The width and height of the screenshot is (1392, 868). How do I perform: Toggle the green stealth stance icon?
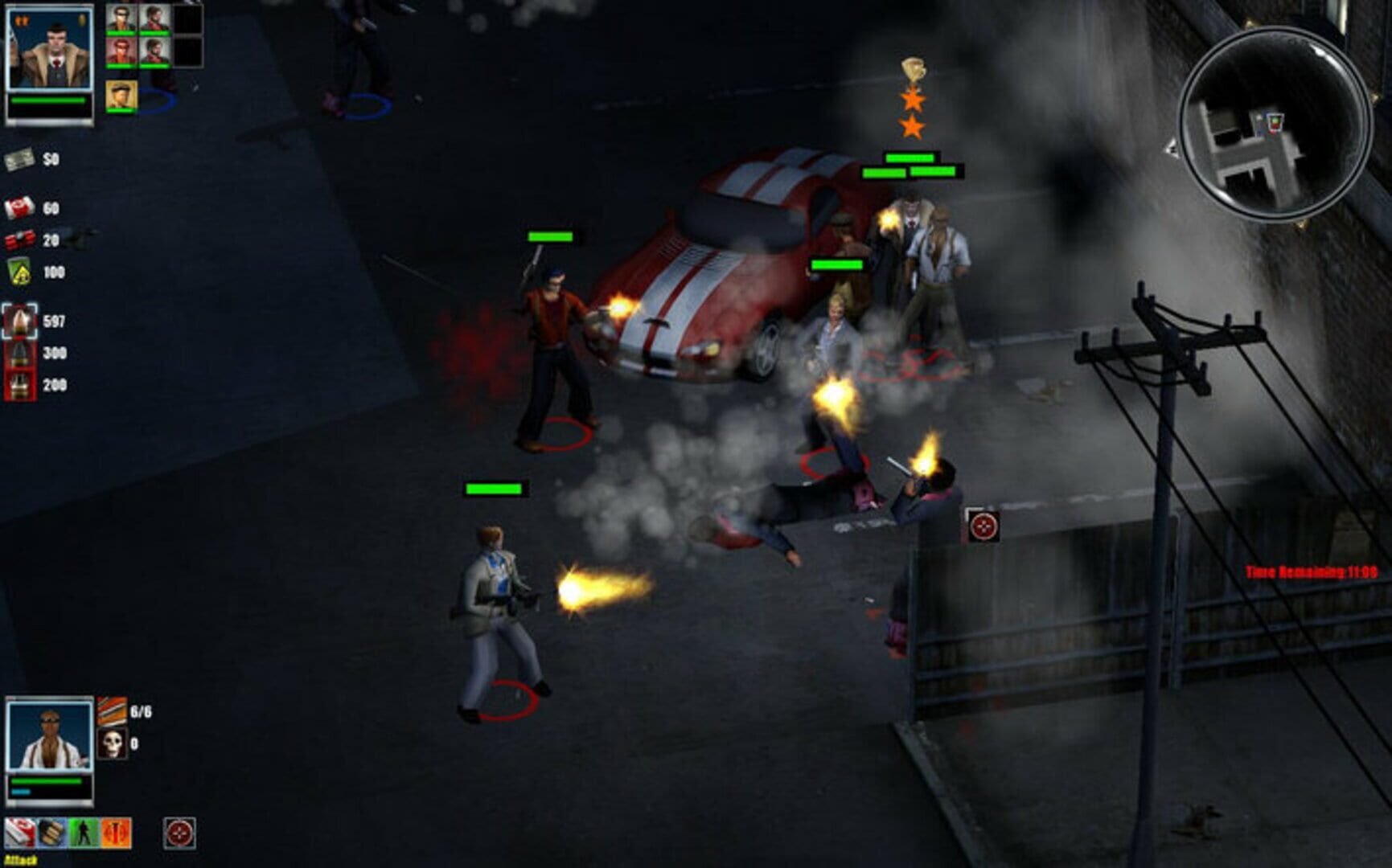click(x=83, y=833)
